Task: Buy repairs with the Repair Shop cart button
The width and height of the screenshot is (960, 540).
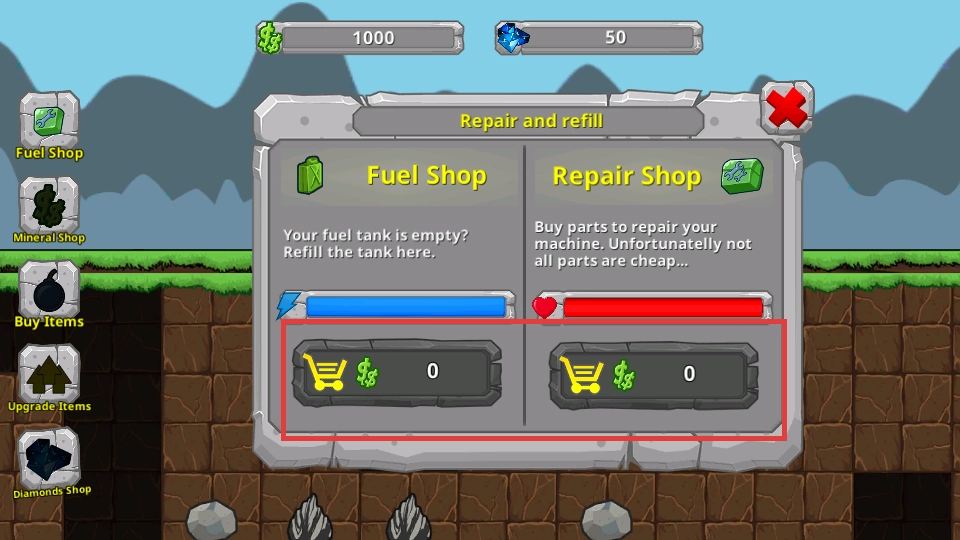Action: (653, 374)
